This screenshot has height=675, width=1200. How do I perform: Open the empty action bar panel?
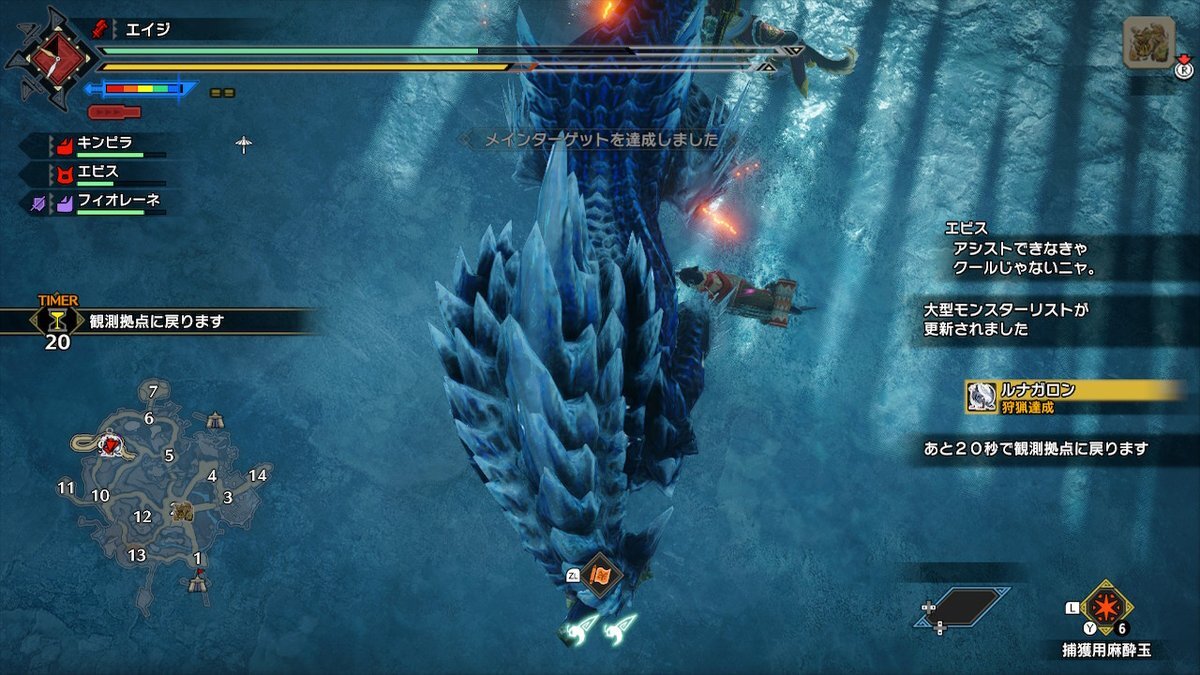tap(961, 607)
